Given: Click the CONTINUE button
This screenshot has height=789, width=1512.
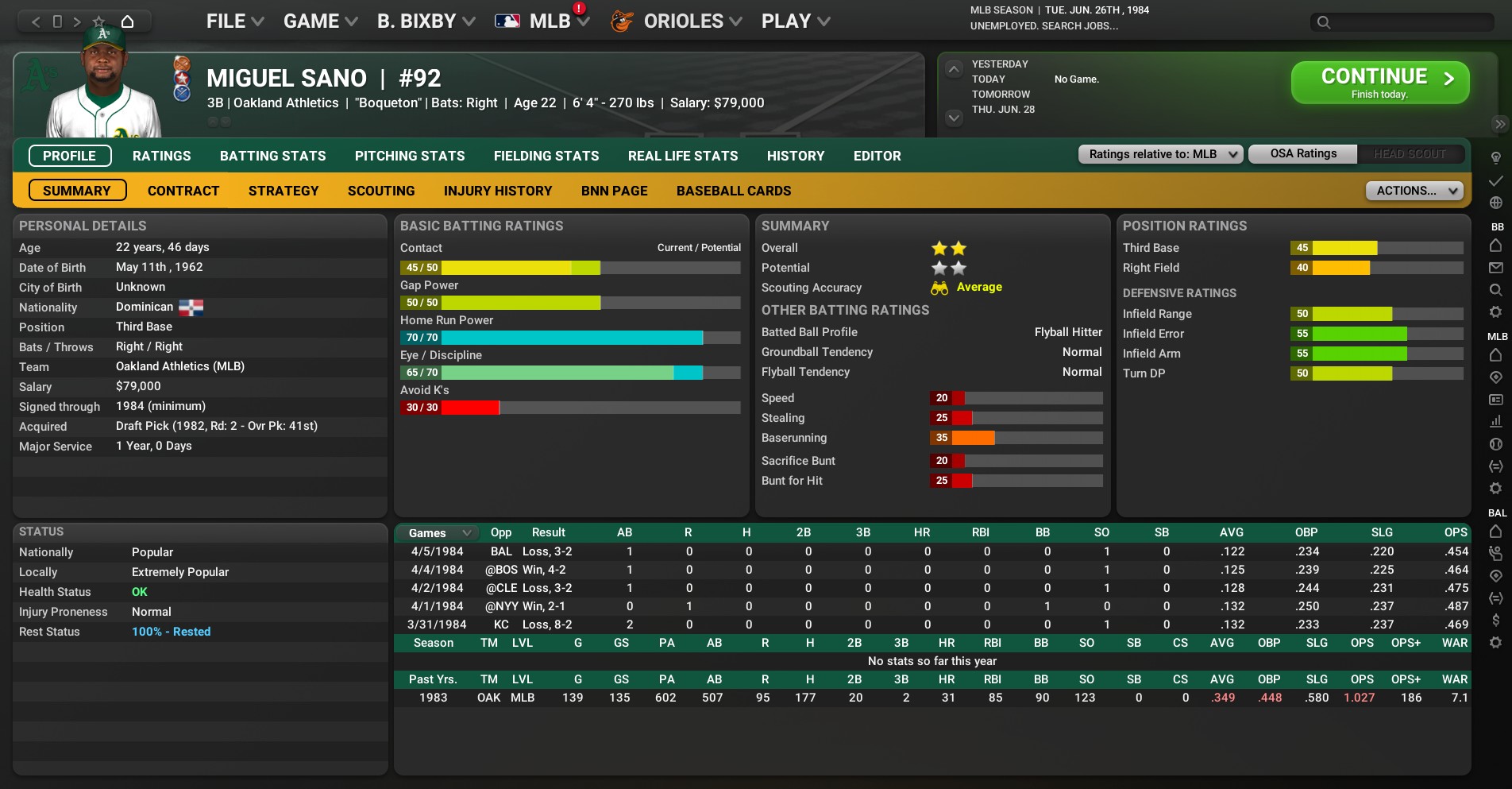Looking at the screenshot, I should click(x=1379, y=83).
